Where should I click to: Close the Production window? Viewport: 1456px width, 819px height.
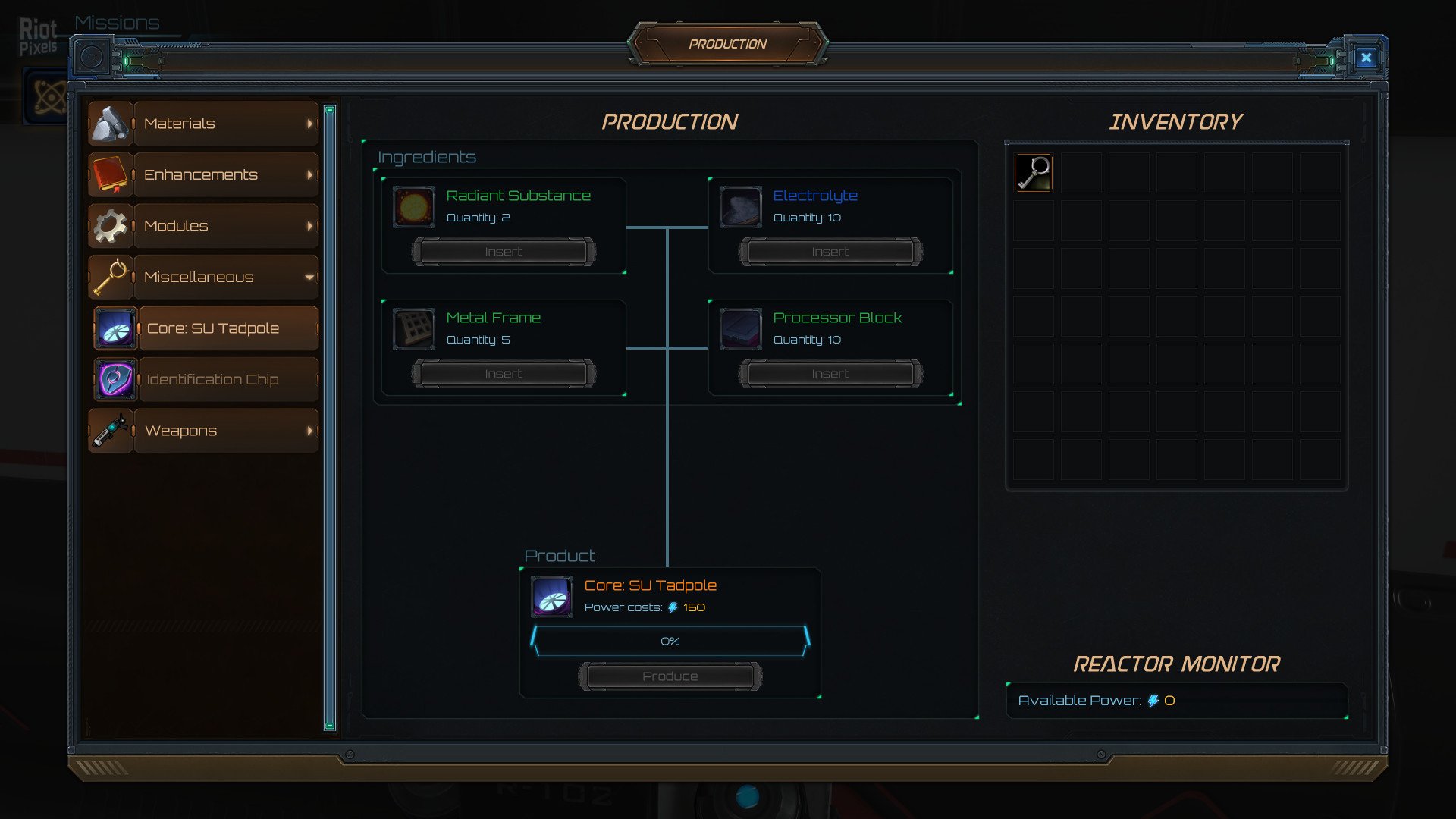tap(1366, 58)
